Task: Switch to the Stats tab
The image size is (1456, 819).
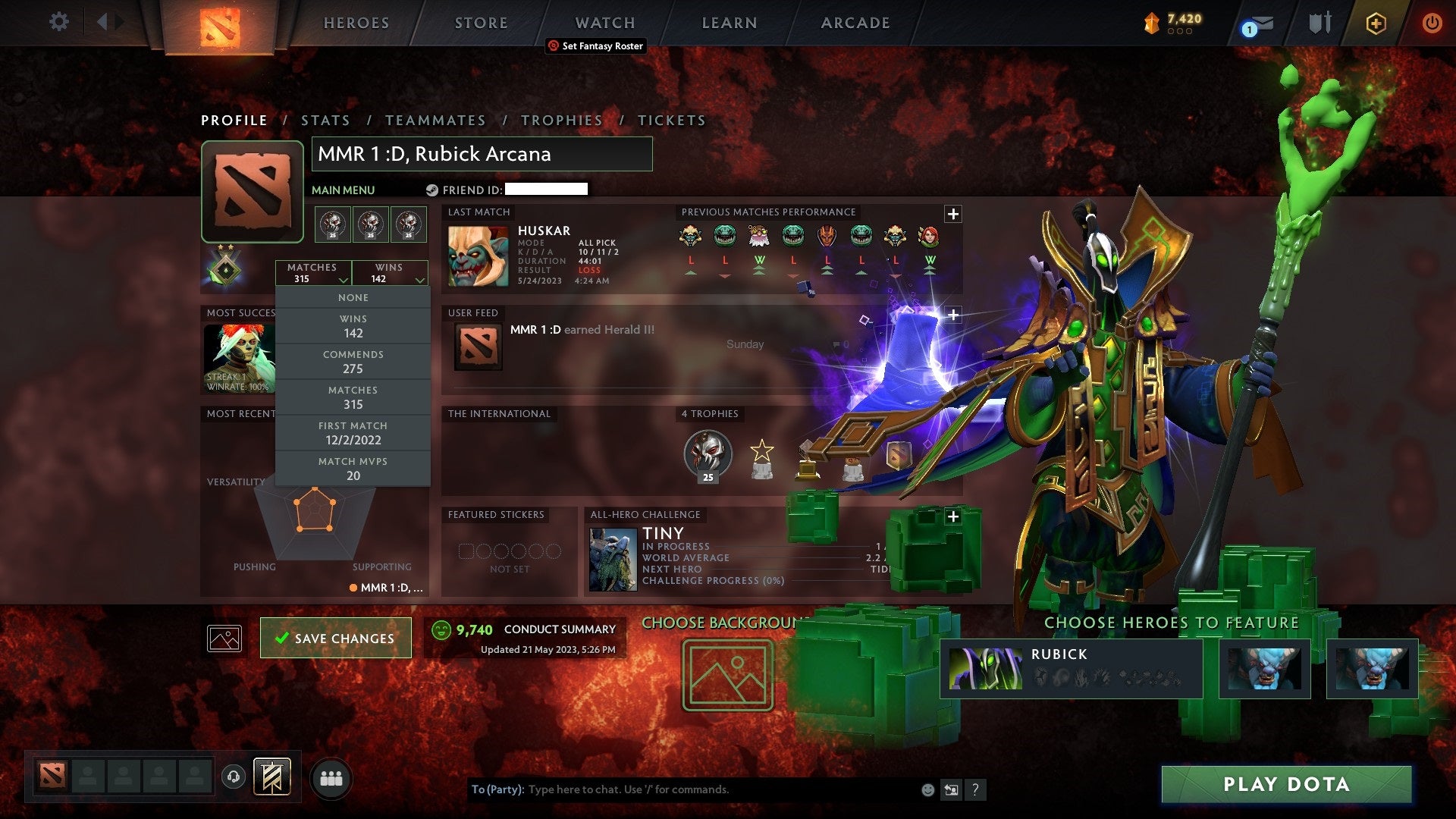Action: [x=325, y=120]
